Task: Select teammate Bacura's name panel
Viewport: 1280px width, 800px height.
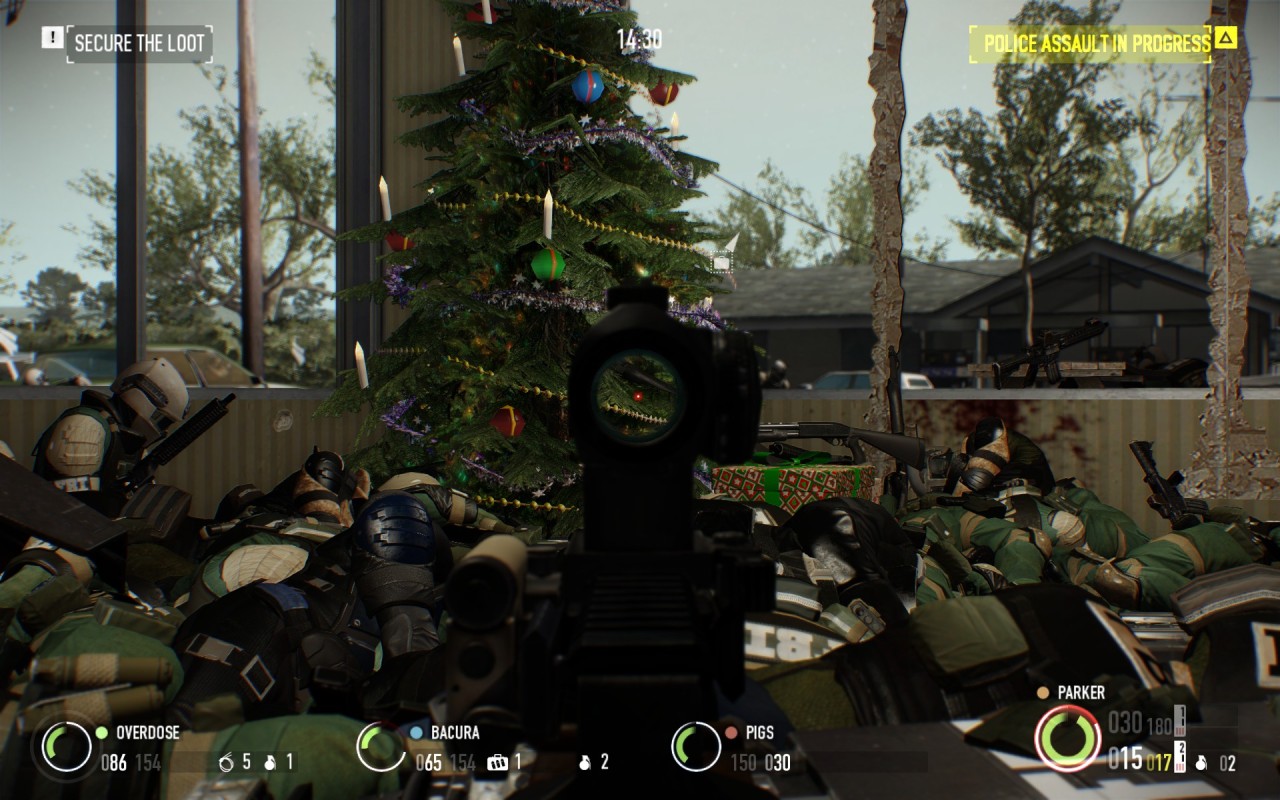Action: (x=455, y=732)
